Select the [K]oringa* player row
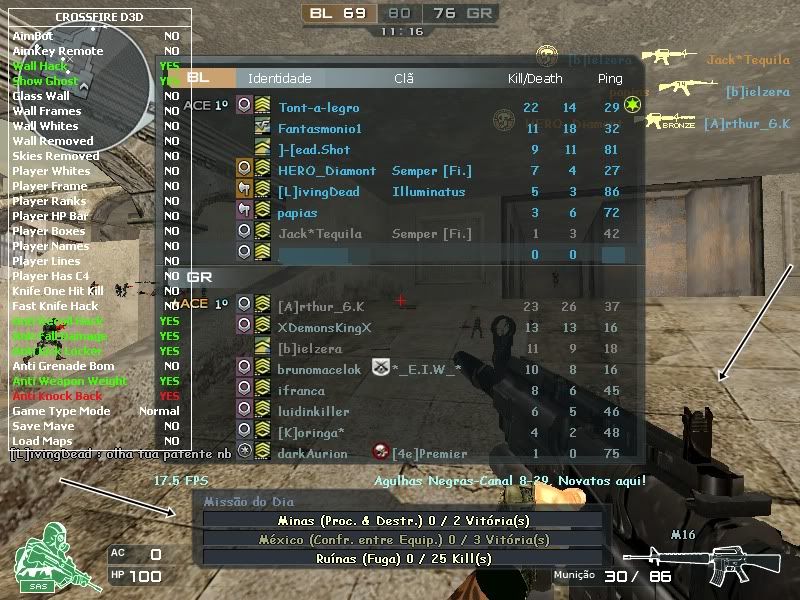Image resolution: width=800 pixels, height=600 pixels. (x=311, y=433)
